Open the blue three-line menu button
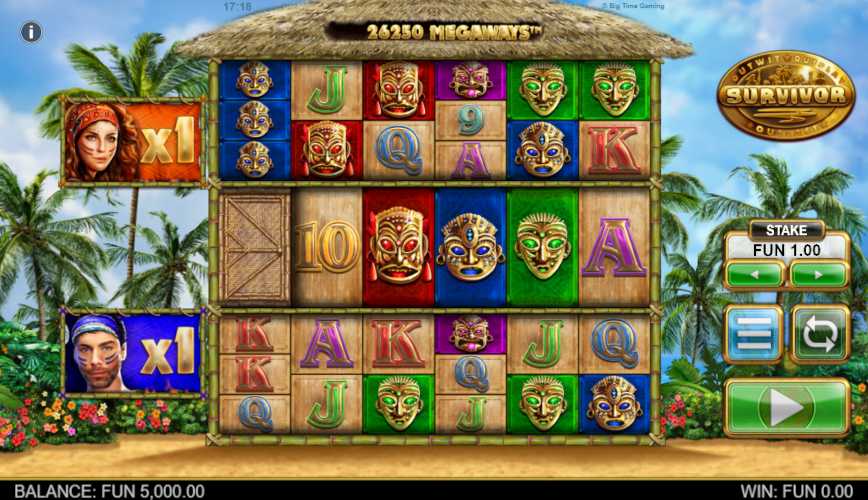The width and height of the screenshot is (868, 500). pos(755,333)
